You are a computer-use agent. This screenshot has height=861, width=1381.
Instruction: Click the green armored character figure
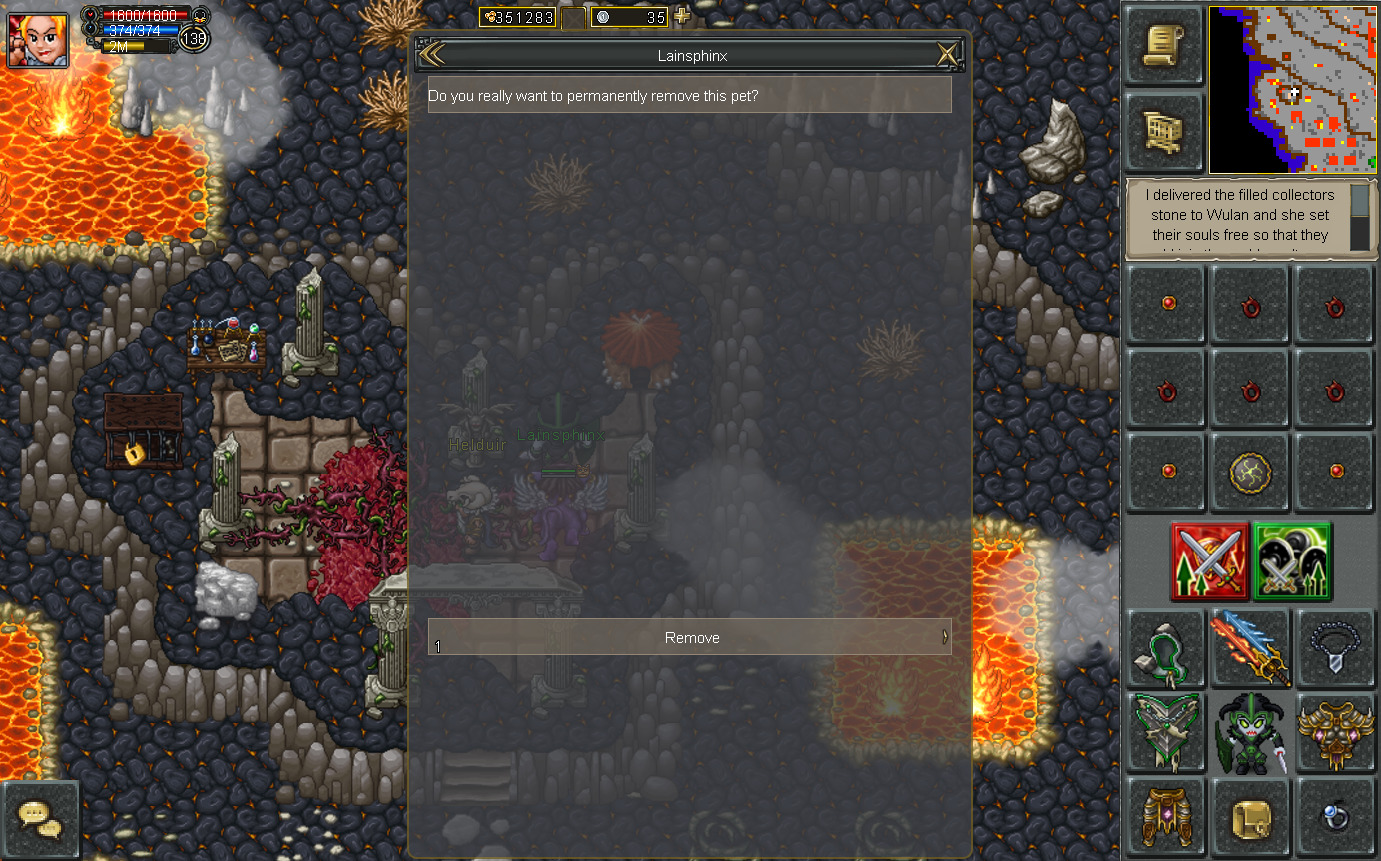click(1250, 732)
